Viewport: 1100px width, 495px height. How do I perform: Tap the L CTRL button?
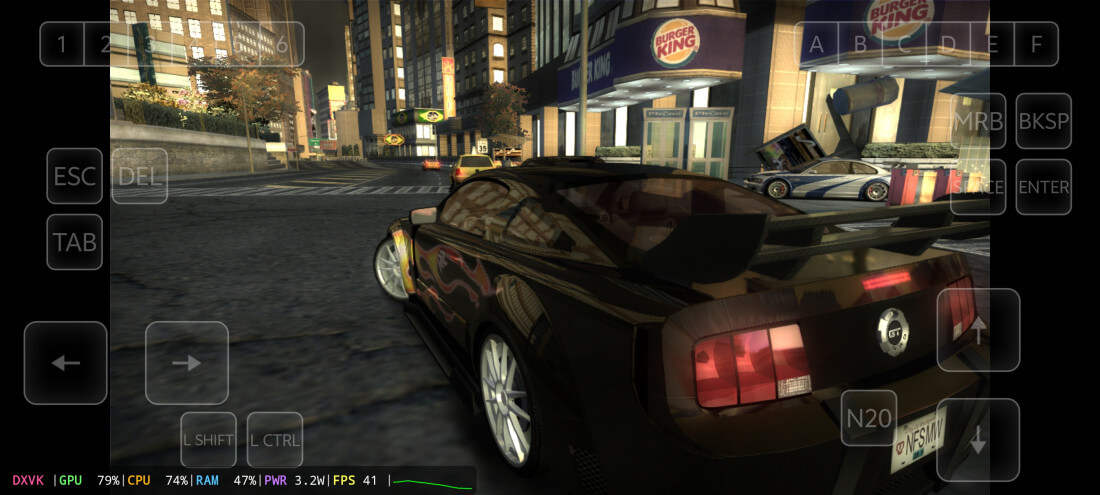tap(275, 440)
